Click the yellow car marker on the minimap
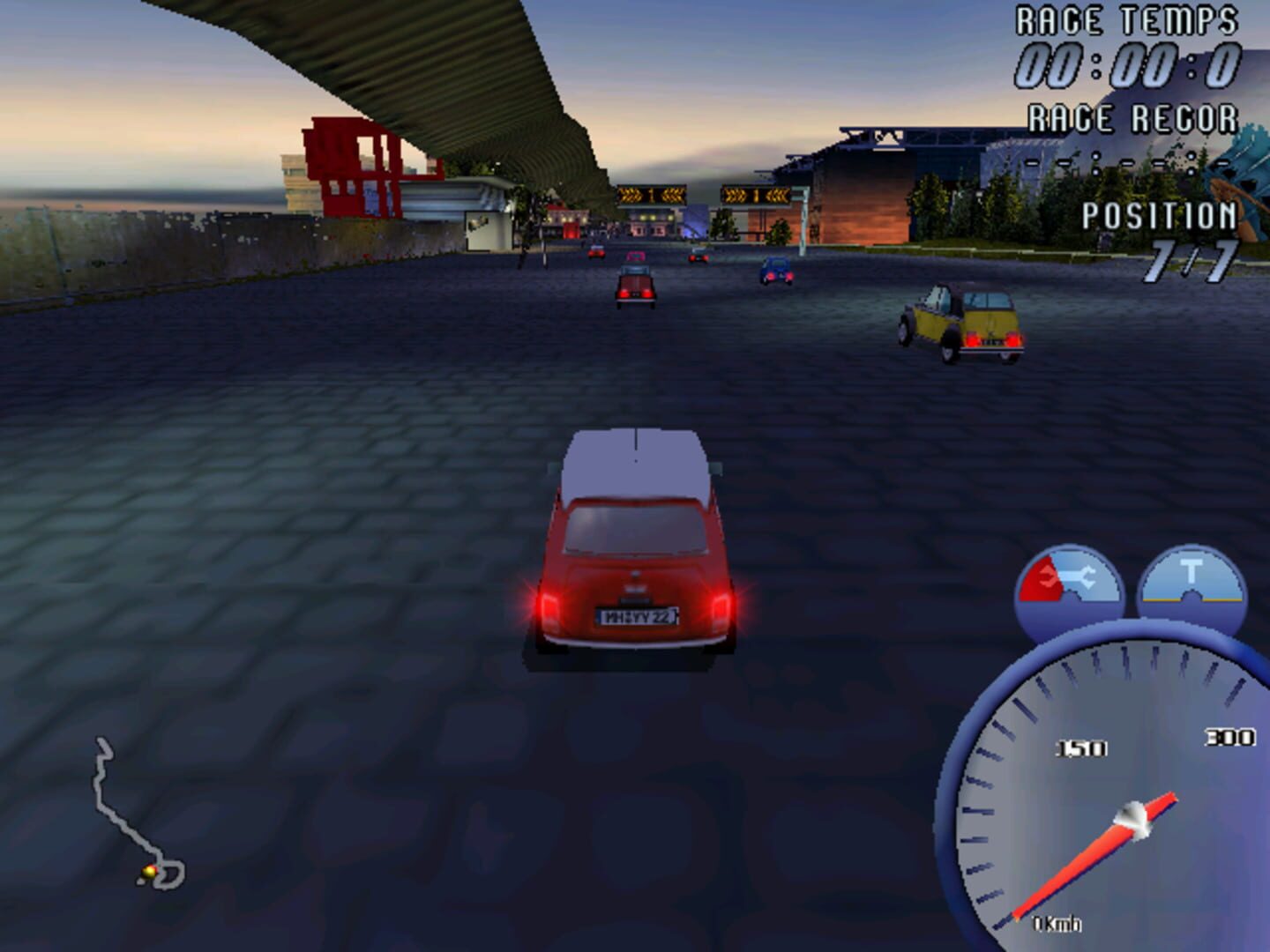This screenshot has width=1270, height=952. point(148,869)
